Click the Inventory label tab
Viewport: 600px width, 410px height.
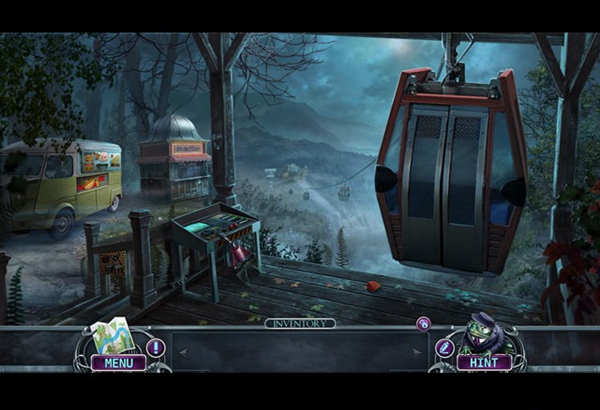click(299, 323)
